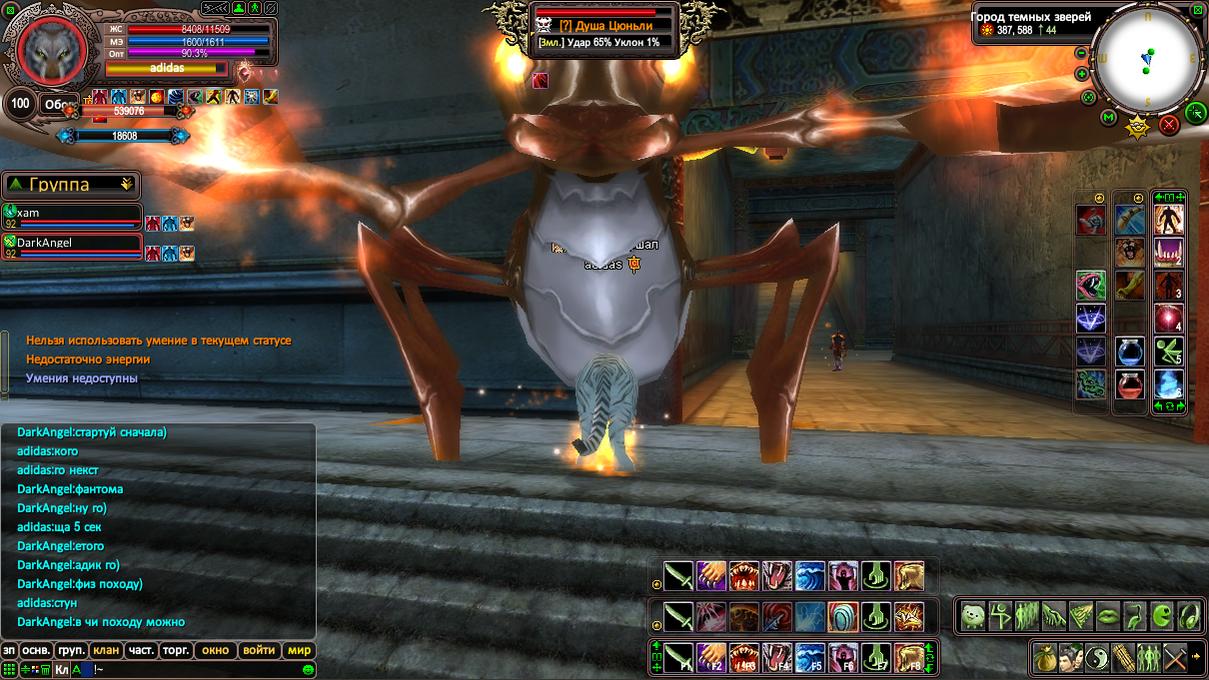Zoom in the minimap with the plus button
Screen dimensions: 1209x680
click(x=1081, y=74)
